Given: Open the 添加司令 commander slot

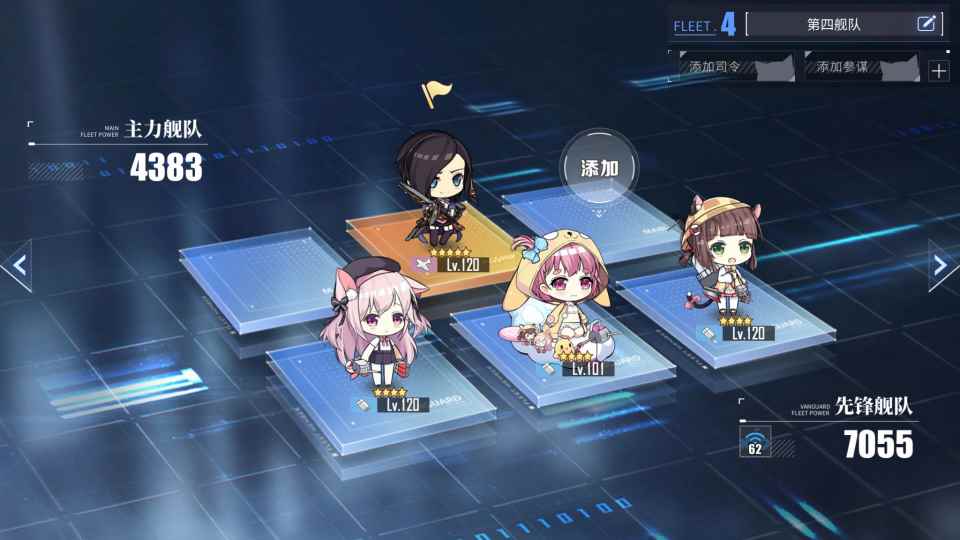Looking at the screenshot, I should 735,67.
